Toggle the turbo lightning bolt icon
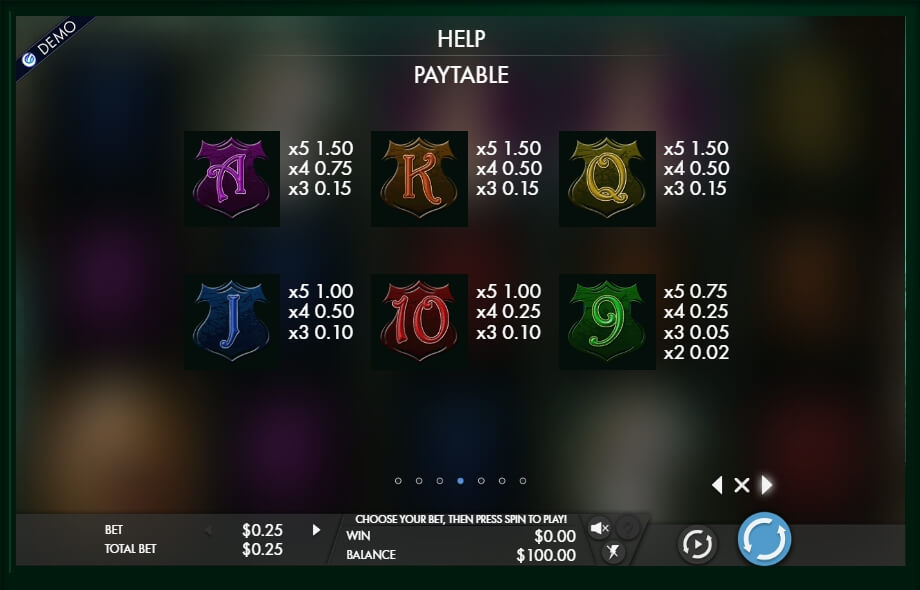The image size is (920, 590). pos(614,551)
